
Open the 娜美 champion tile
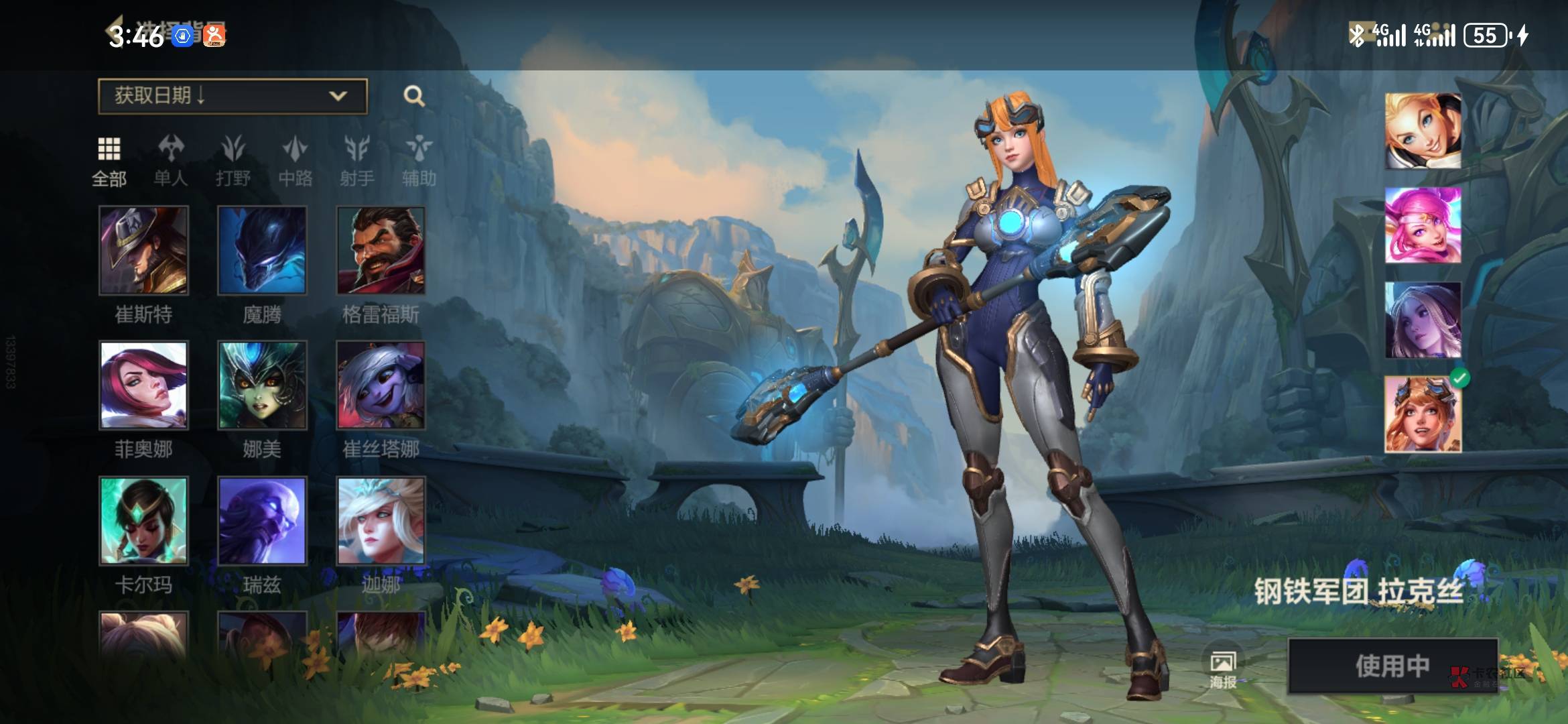click(x=262, y=385)
